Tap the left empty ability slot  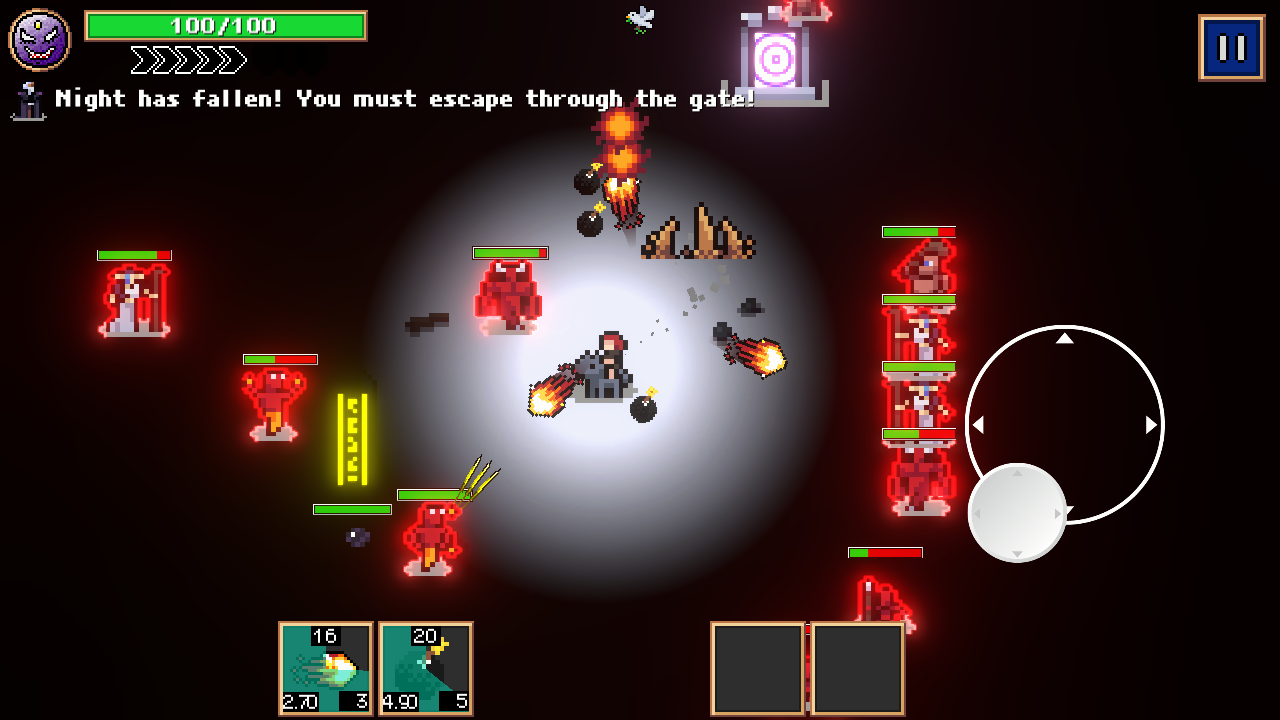point(757,666)
